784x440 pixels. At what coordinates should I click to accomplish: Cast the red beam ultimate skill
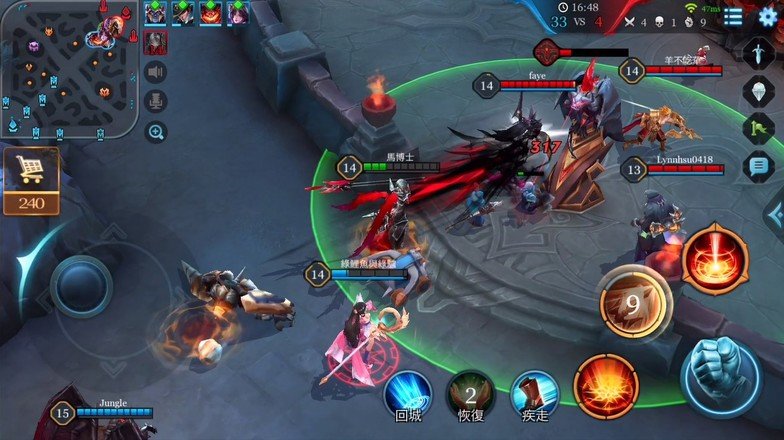pos(715,259)
